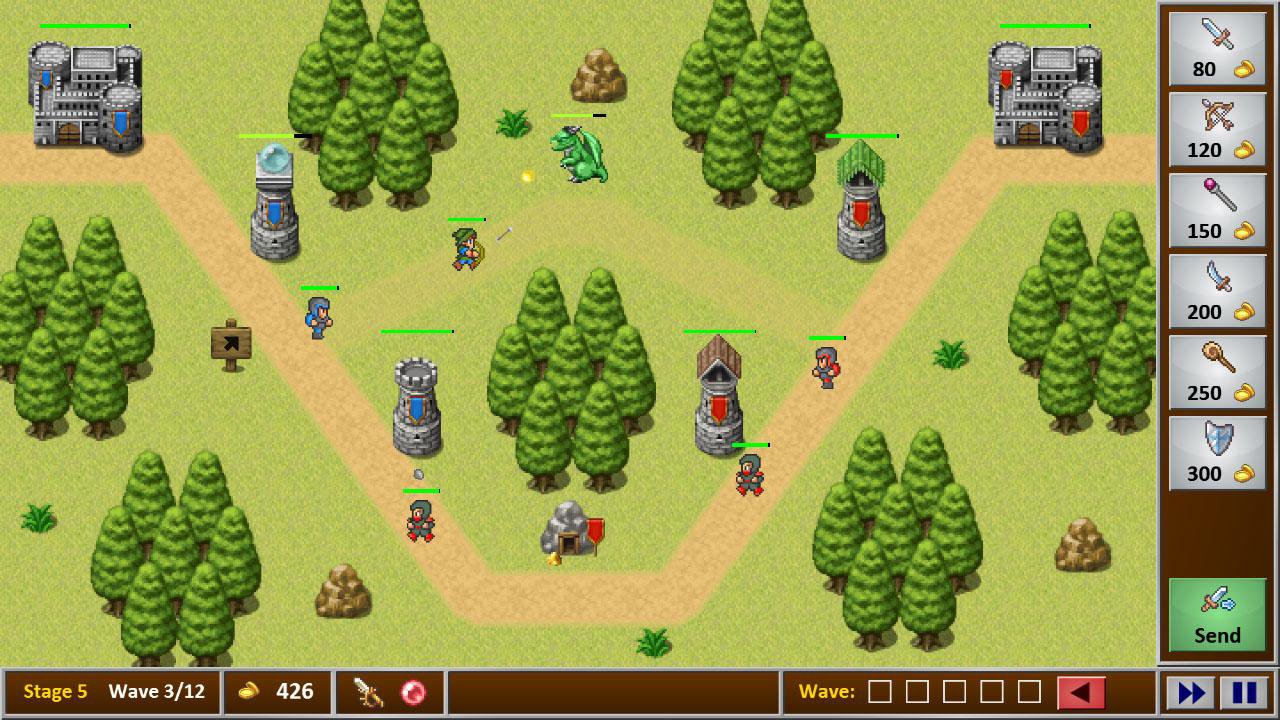Image resolution: width=1280 pixels, height=720 pixels.
Task: Click the green dragon's health bar
Action: coord(577,116)
